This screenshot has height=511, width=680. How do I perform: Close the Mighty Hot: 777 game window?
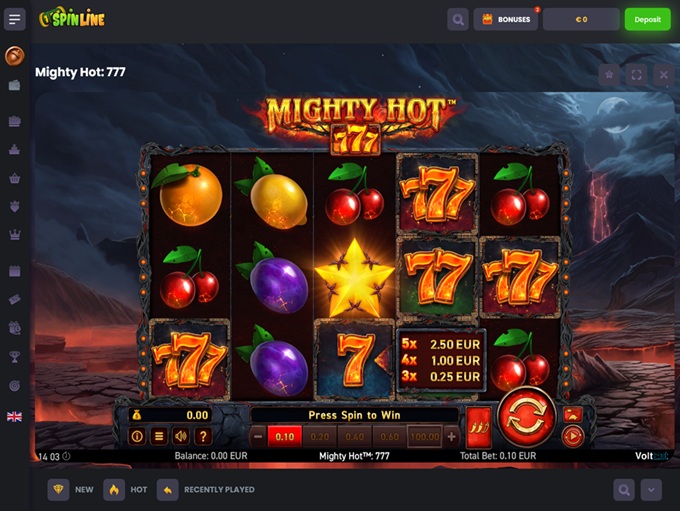point(663,74)
